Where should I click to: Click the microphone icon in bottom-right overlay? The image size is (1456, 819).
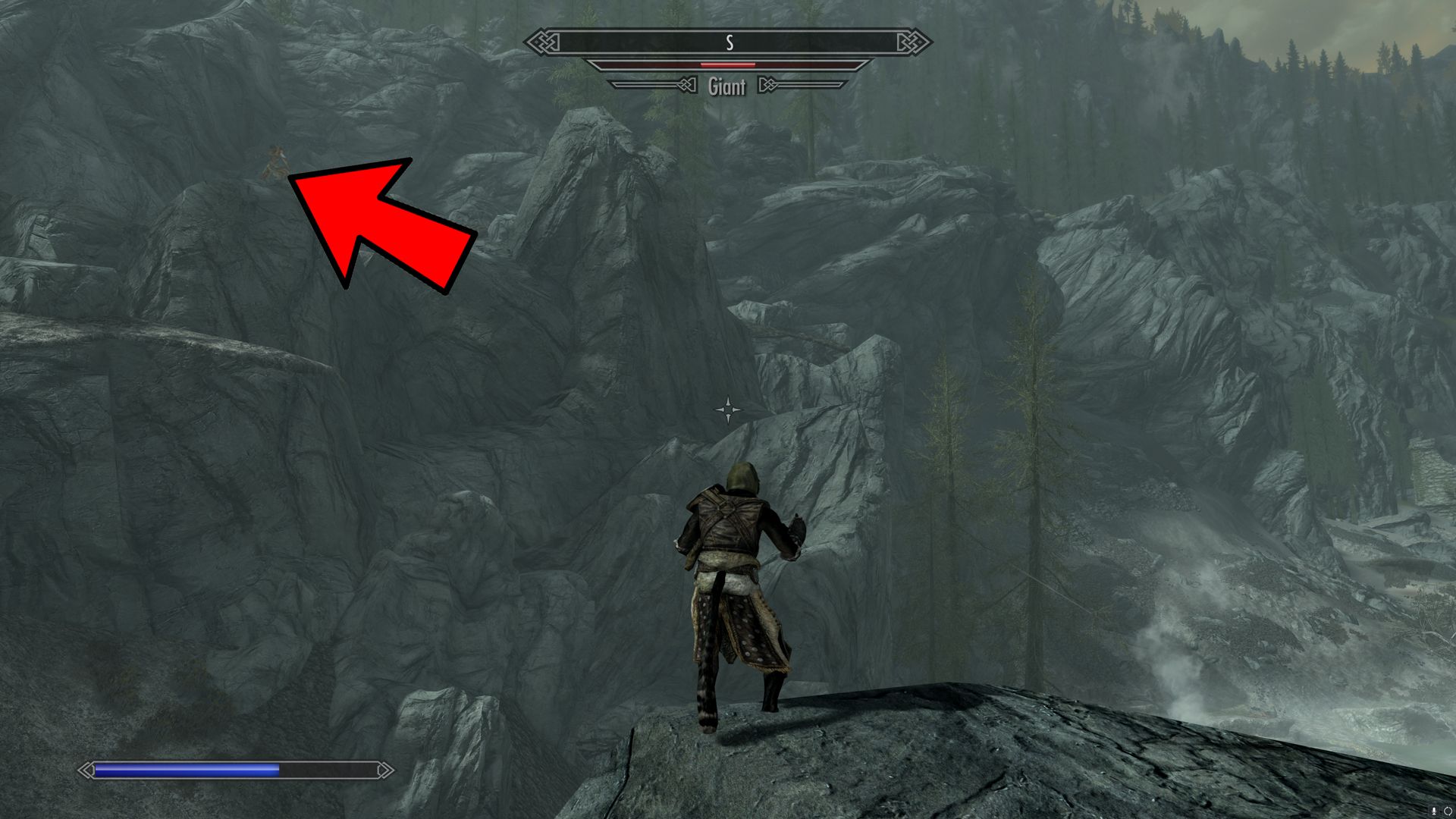(x=1434, y=811)
